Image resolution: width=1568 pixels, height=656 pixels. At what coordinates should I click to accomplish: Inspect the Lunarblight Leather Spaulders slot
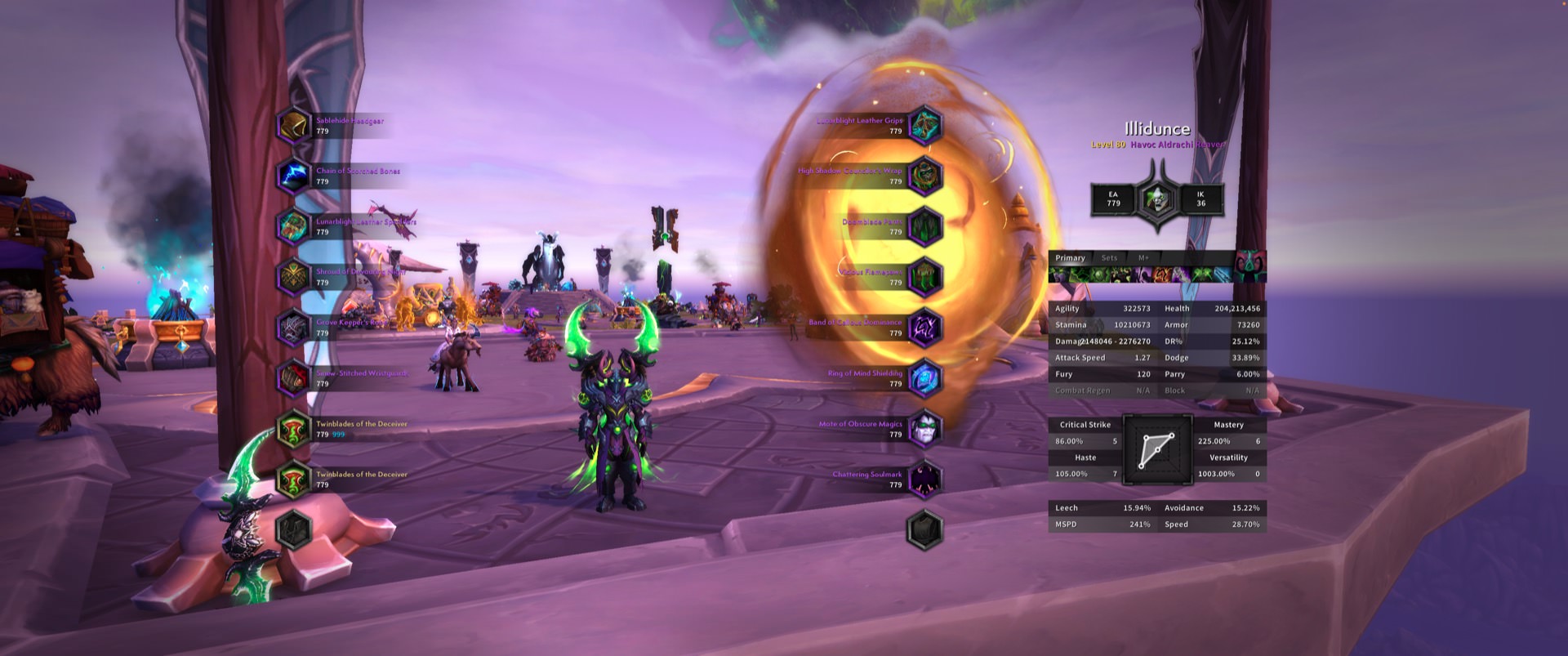(x=294, y=227)
